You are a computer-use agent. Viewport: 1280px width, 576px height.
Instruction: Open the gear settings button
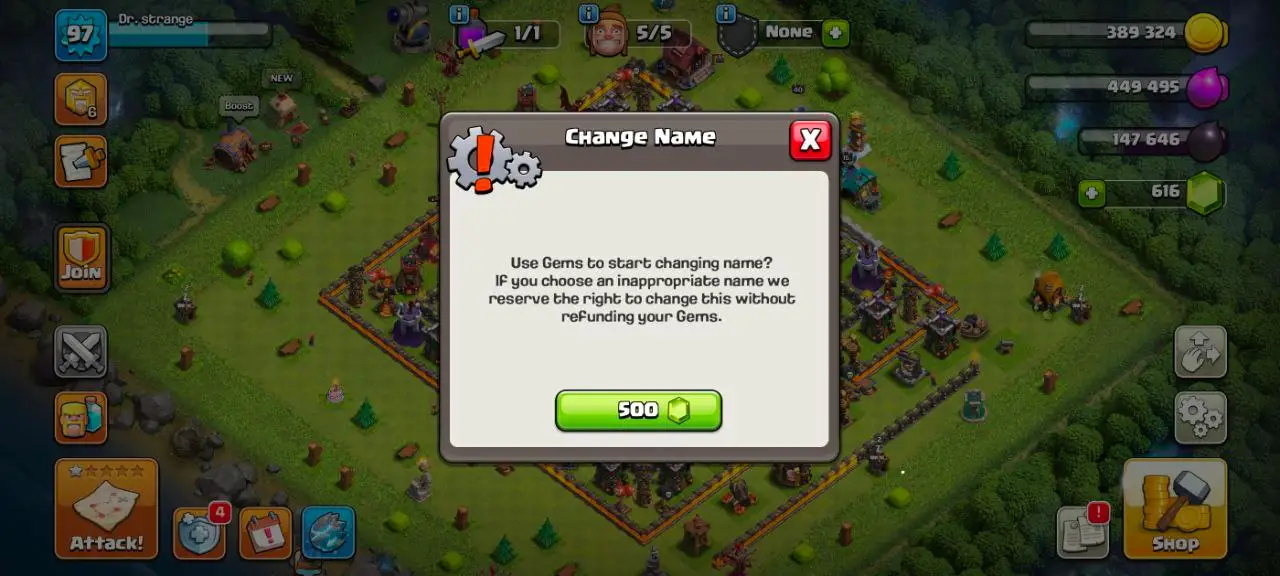pos(1200,417)
